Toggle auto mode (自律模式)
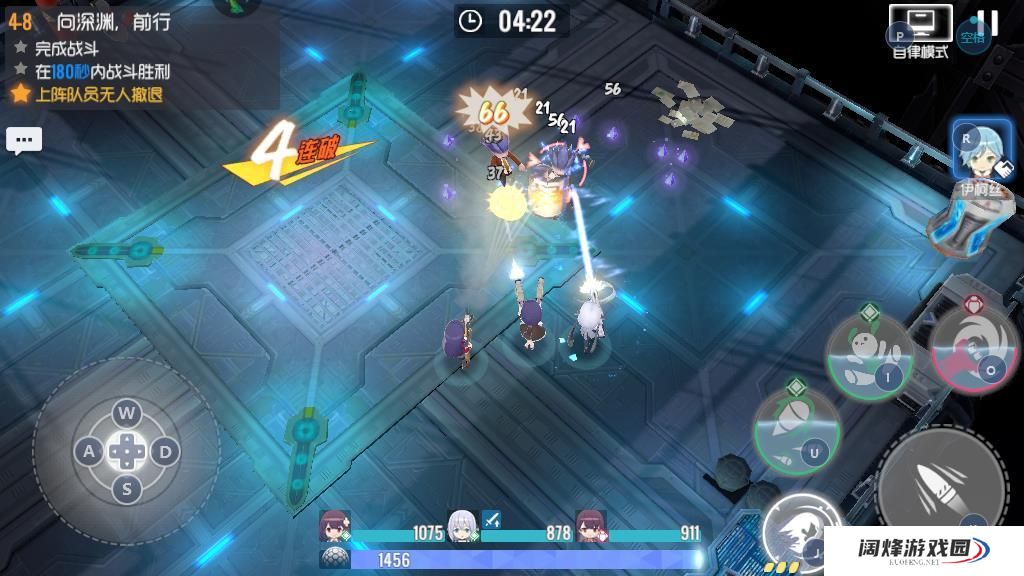 (920, 30)
